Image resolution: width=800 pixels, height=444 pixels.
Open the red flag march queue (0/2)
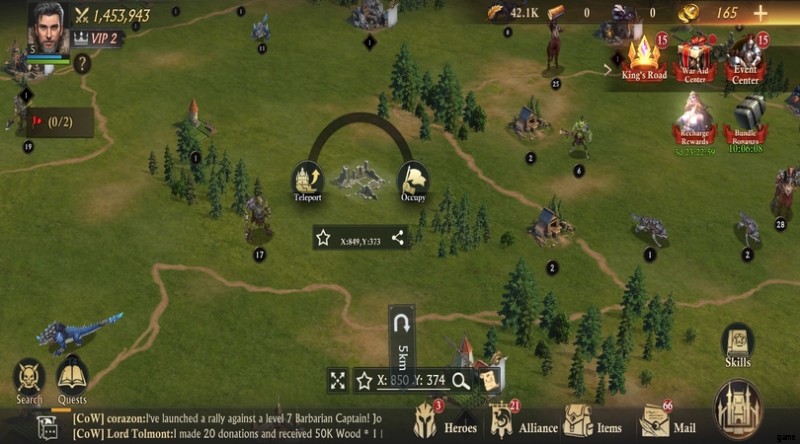click(58, 122)
